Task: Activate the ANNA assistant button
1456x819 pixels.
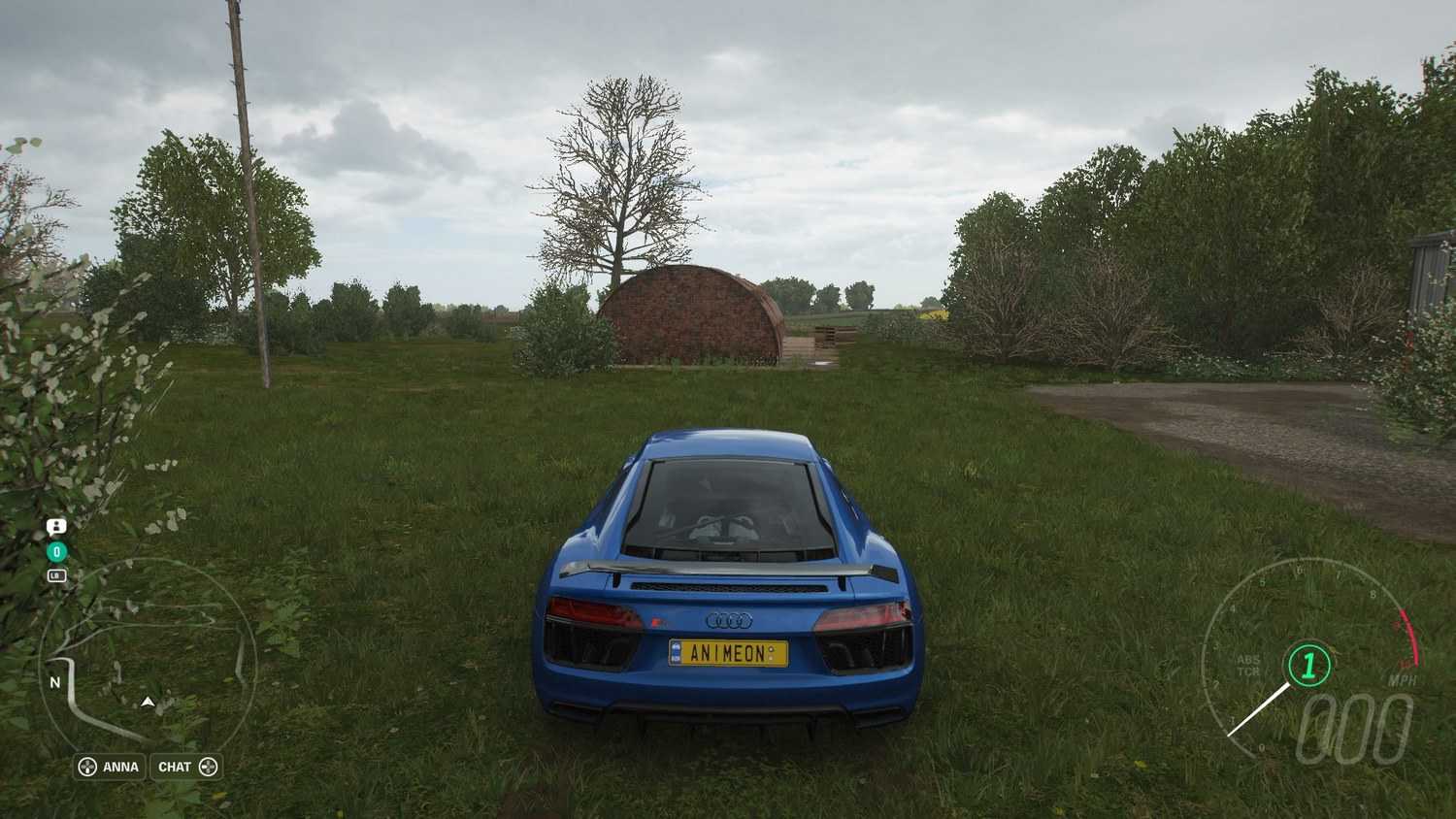Action: tap(110, 767)
